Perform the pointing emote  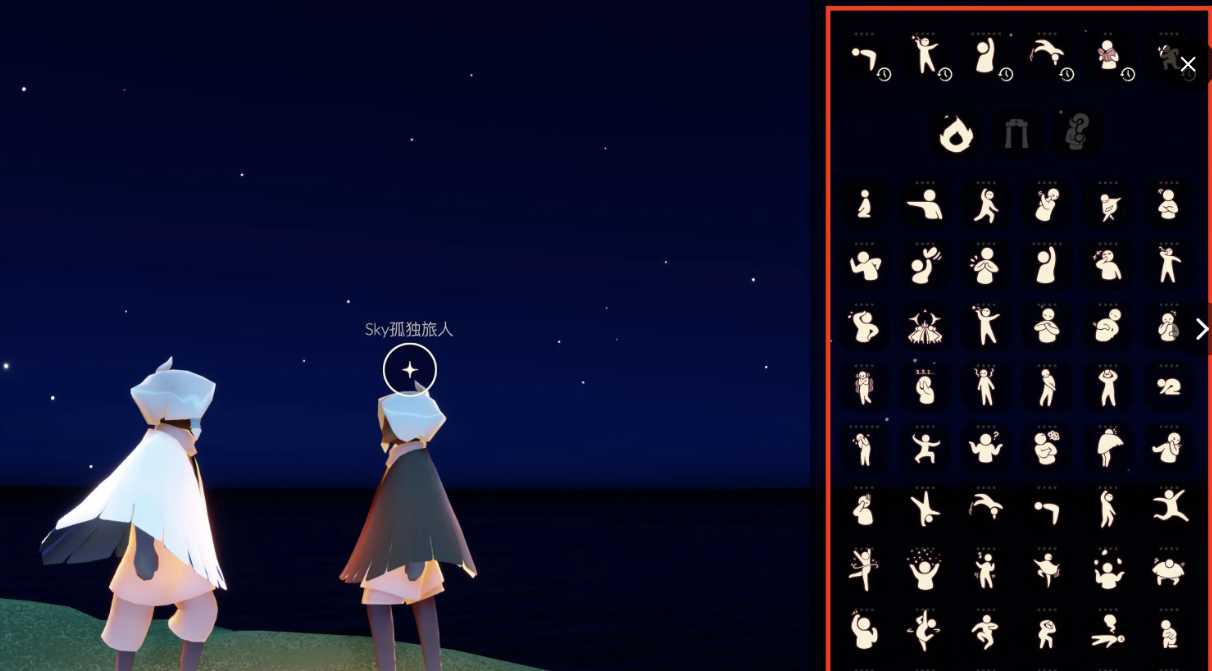(925, 205)
